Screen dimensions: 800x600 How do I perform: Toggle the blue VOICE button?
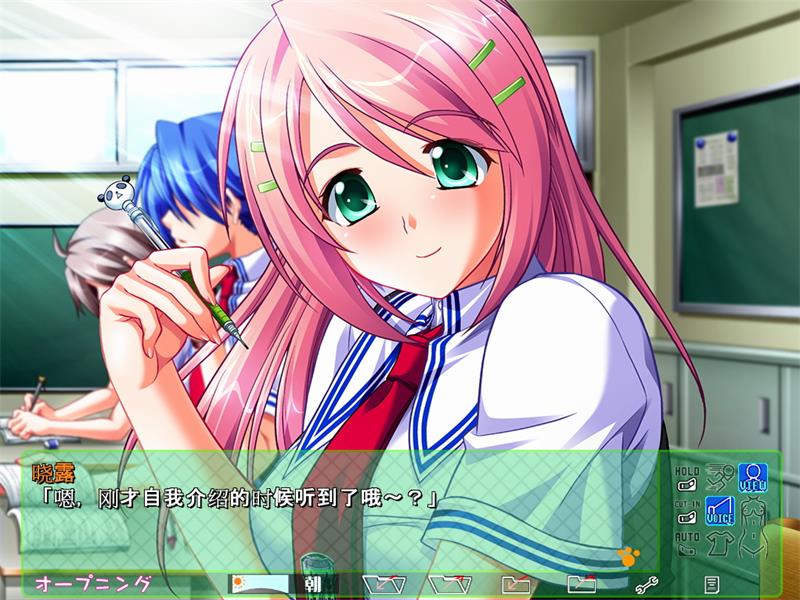tap(719, 511)
